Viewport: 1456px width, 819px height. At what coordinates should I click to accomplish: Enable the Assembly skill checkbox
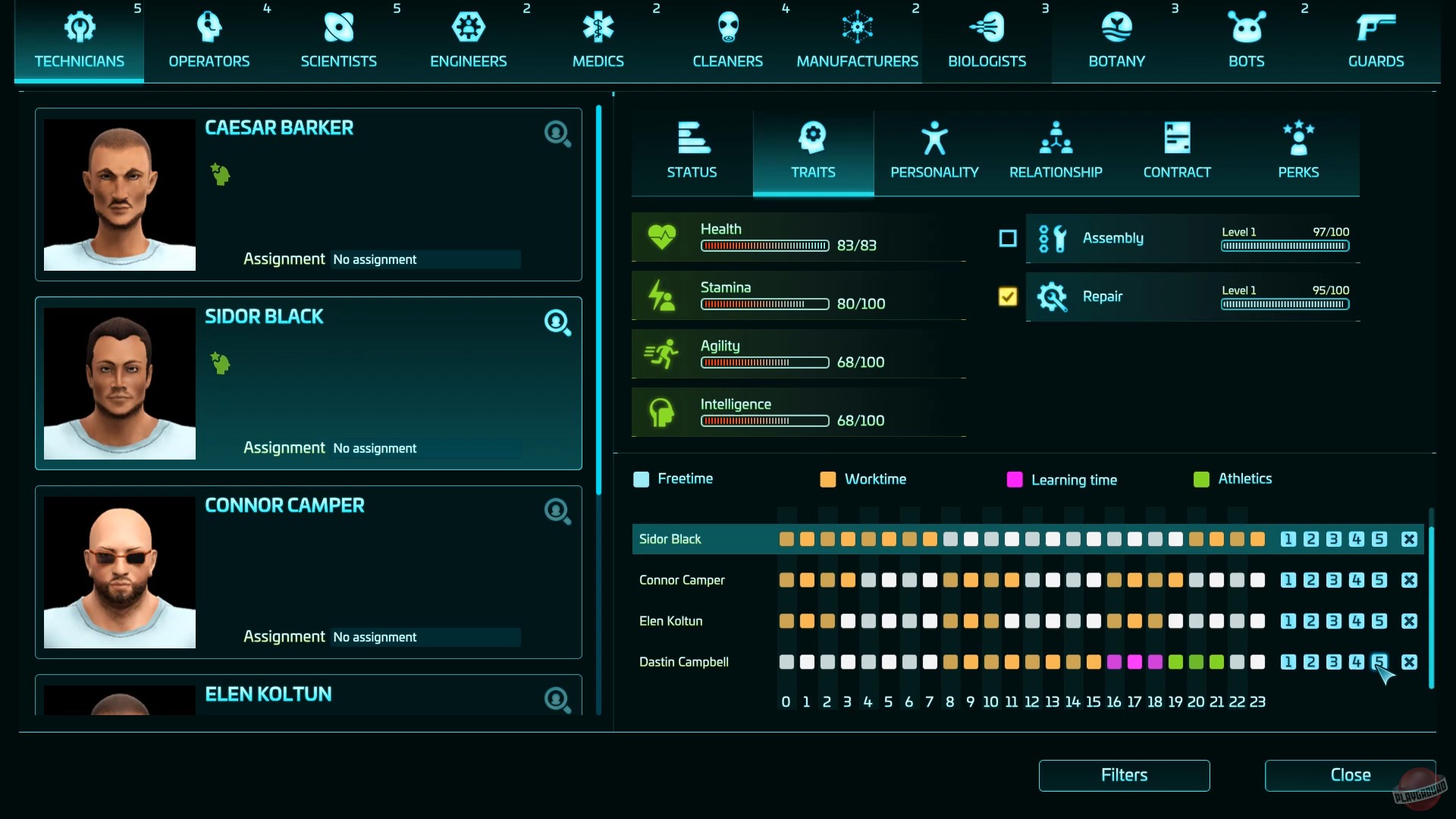1006,238
